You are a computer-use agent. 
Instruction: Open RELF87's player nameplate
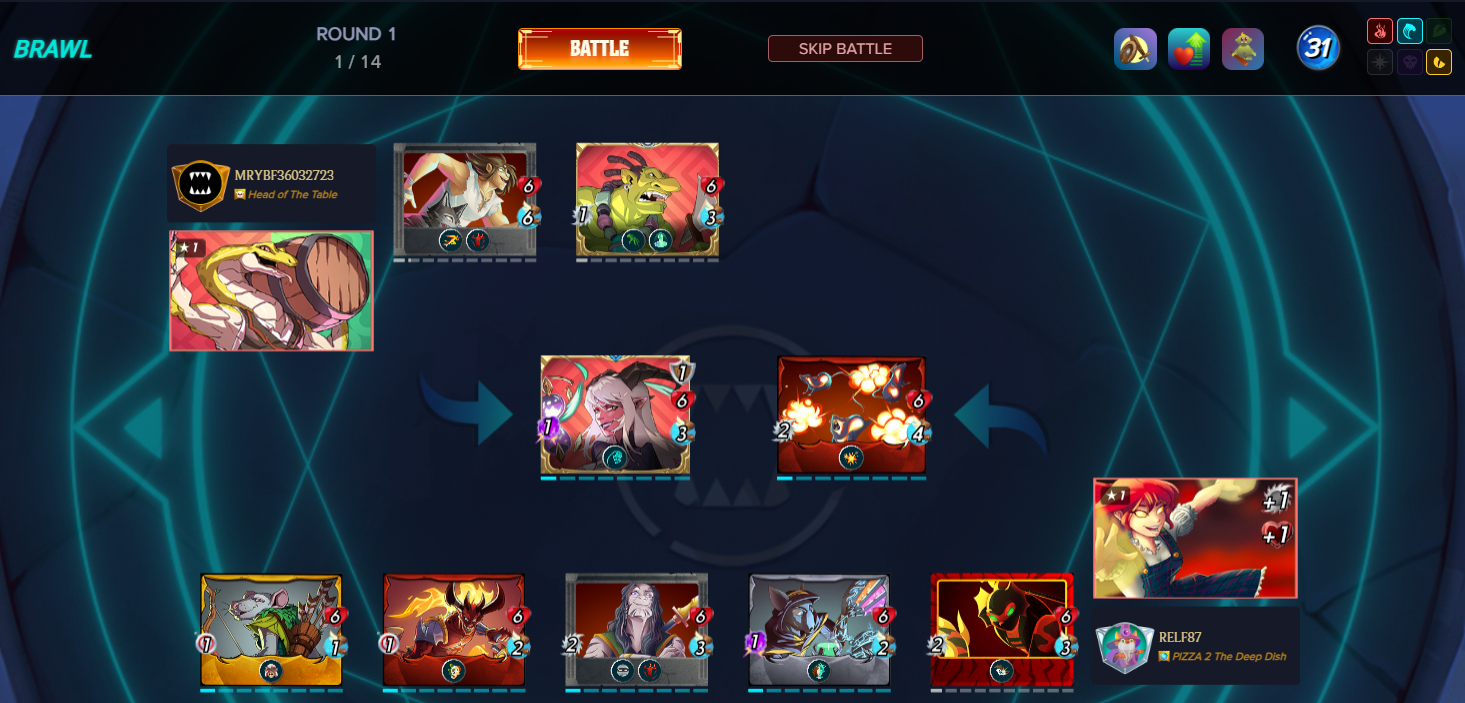[x=1196, y=646]
